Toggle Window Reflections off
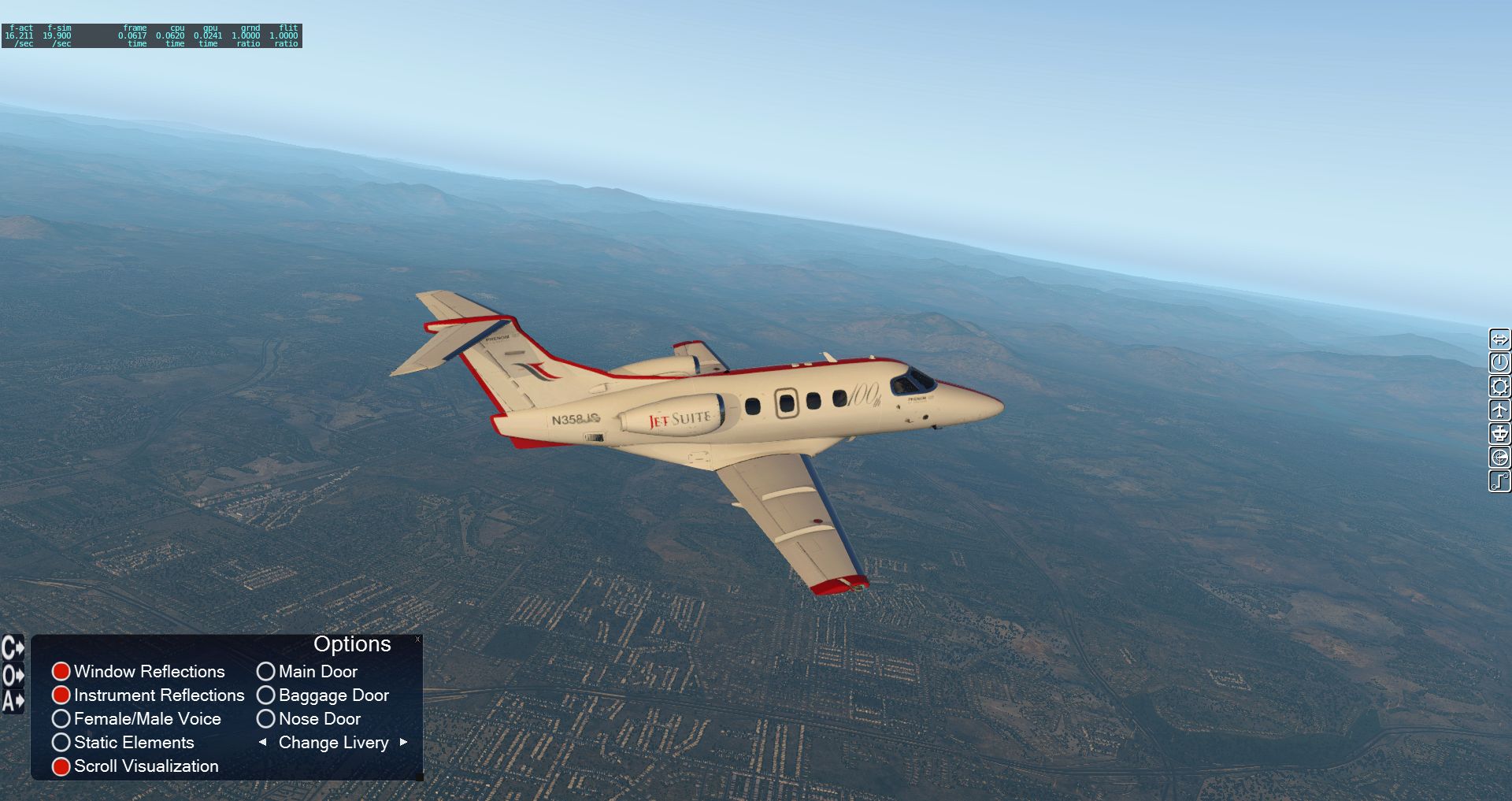Image resolution: width=1512 pixels, height=801 pixels. [x=61, y=671]
